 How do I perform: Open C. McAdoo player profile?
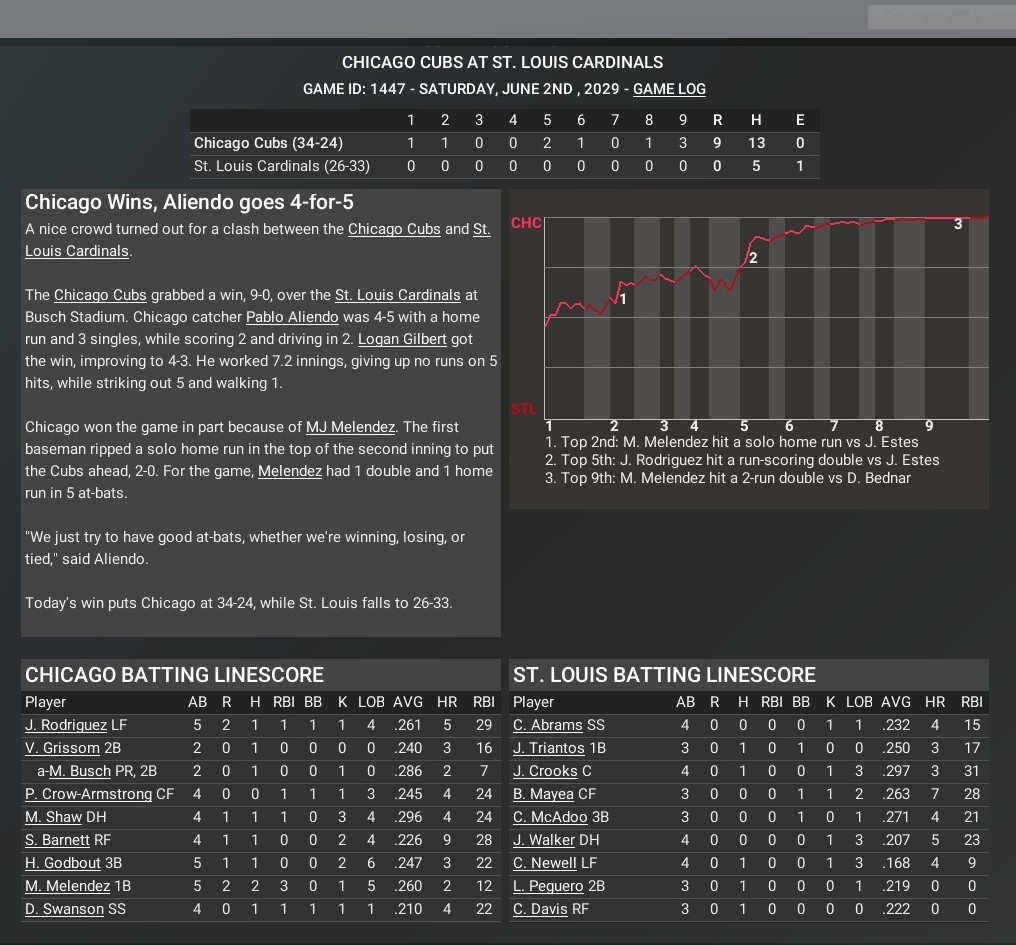pos(550,817)
